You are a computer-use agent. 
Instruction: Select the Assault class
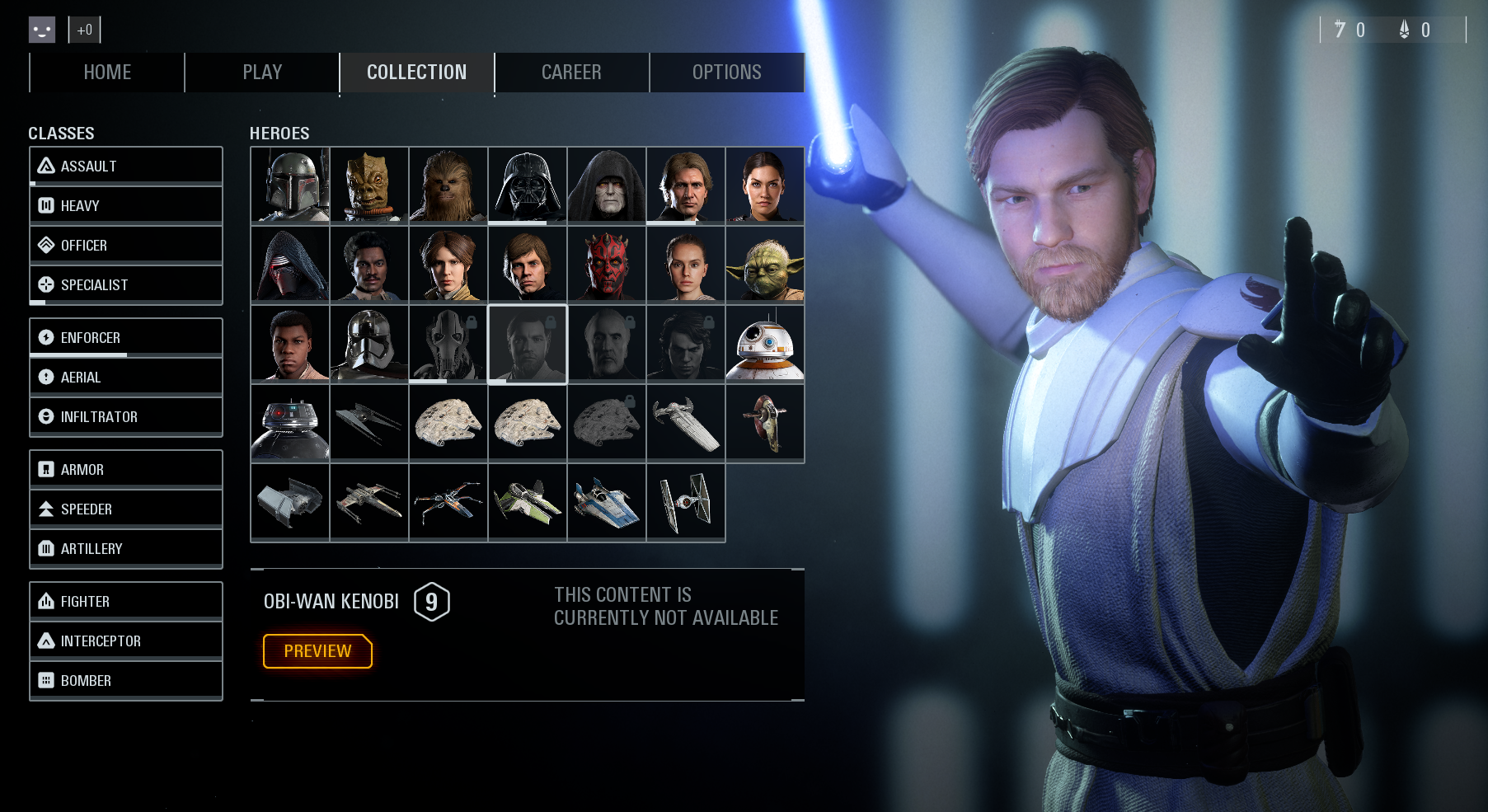(126, 166)
